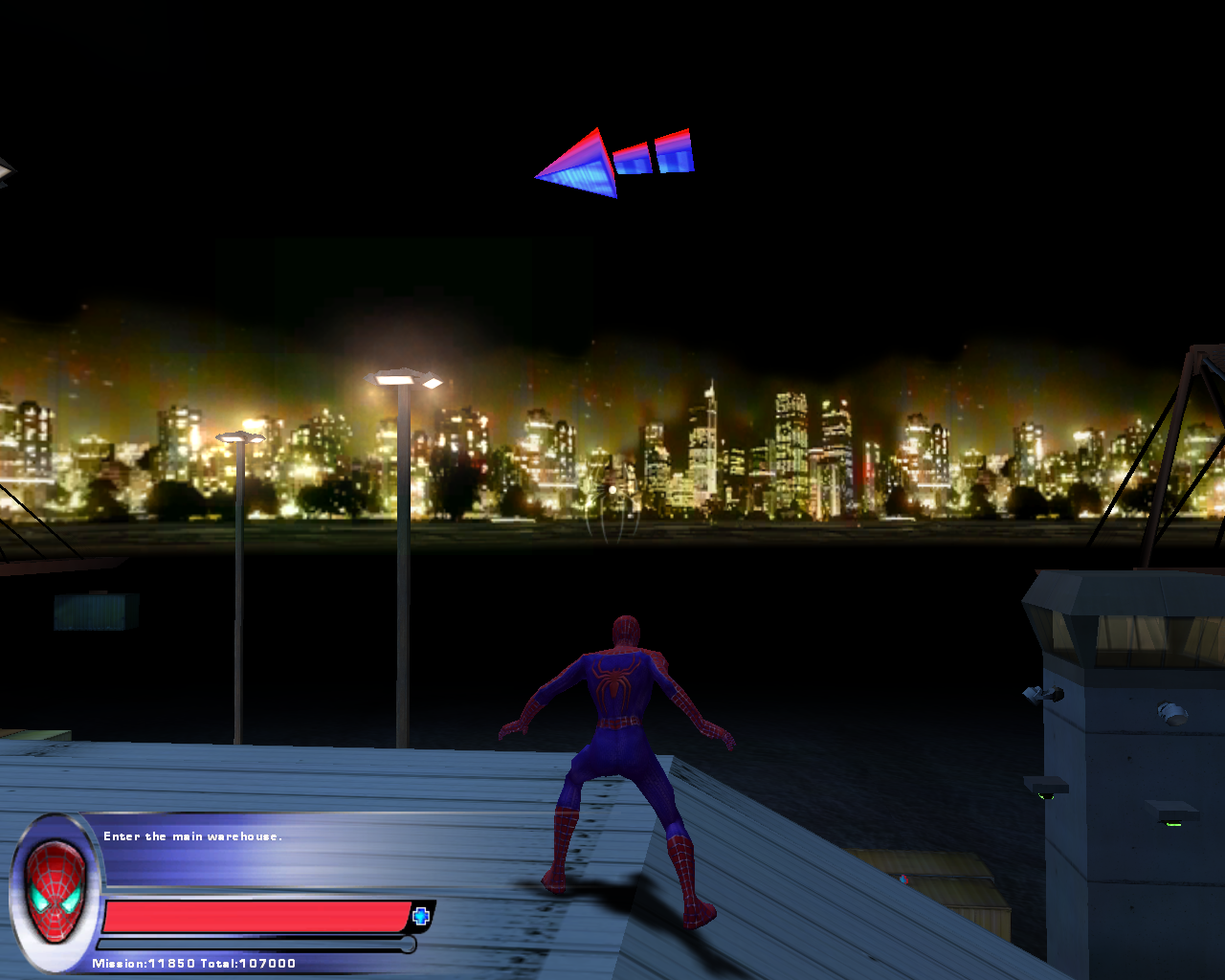Select the blue health cross icon
Screen dimensions: 1225x980
[x=419, y=916]
